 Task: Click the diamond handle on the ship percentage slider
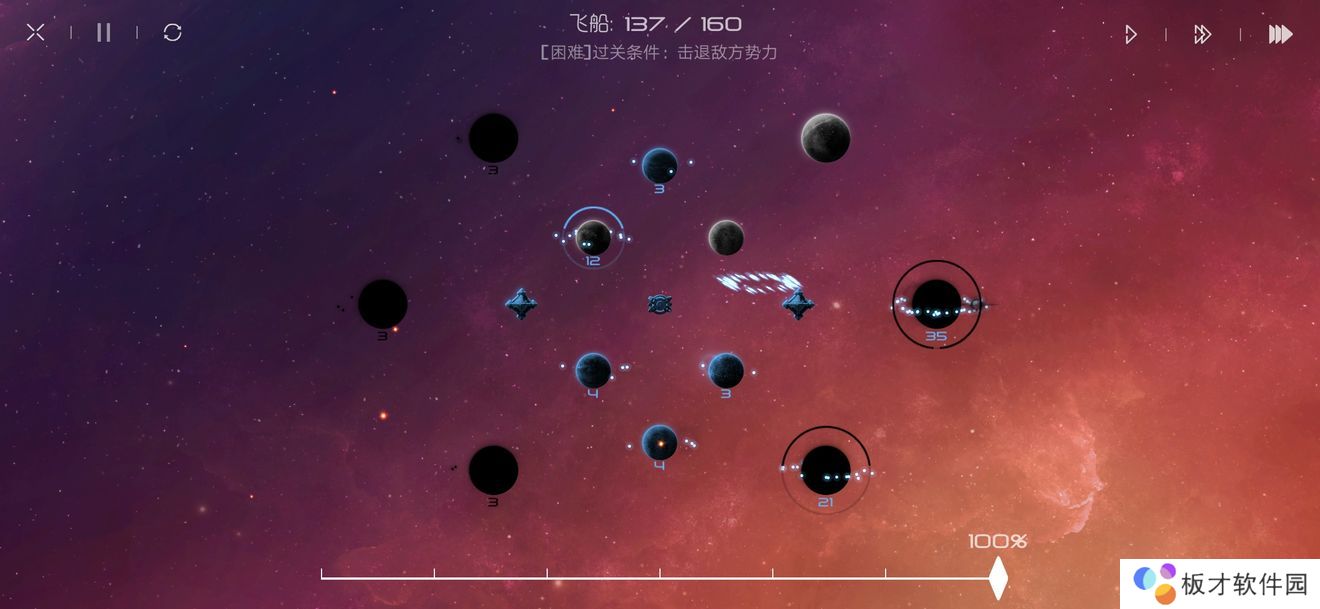[x=997, y=578]
